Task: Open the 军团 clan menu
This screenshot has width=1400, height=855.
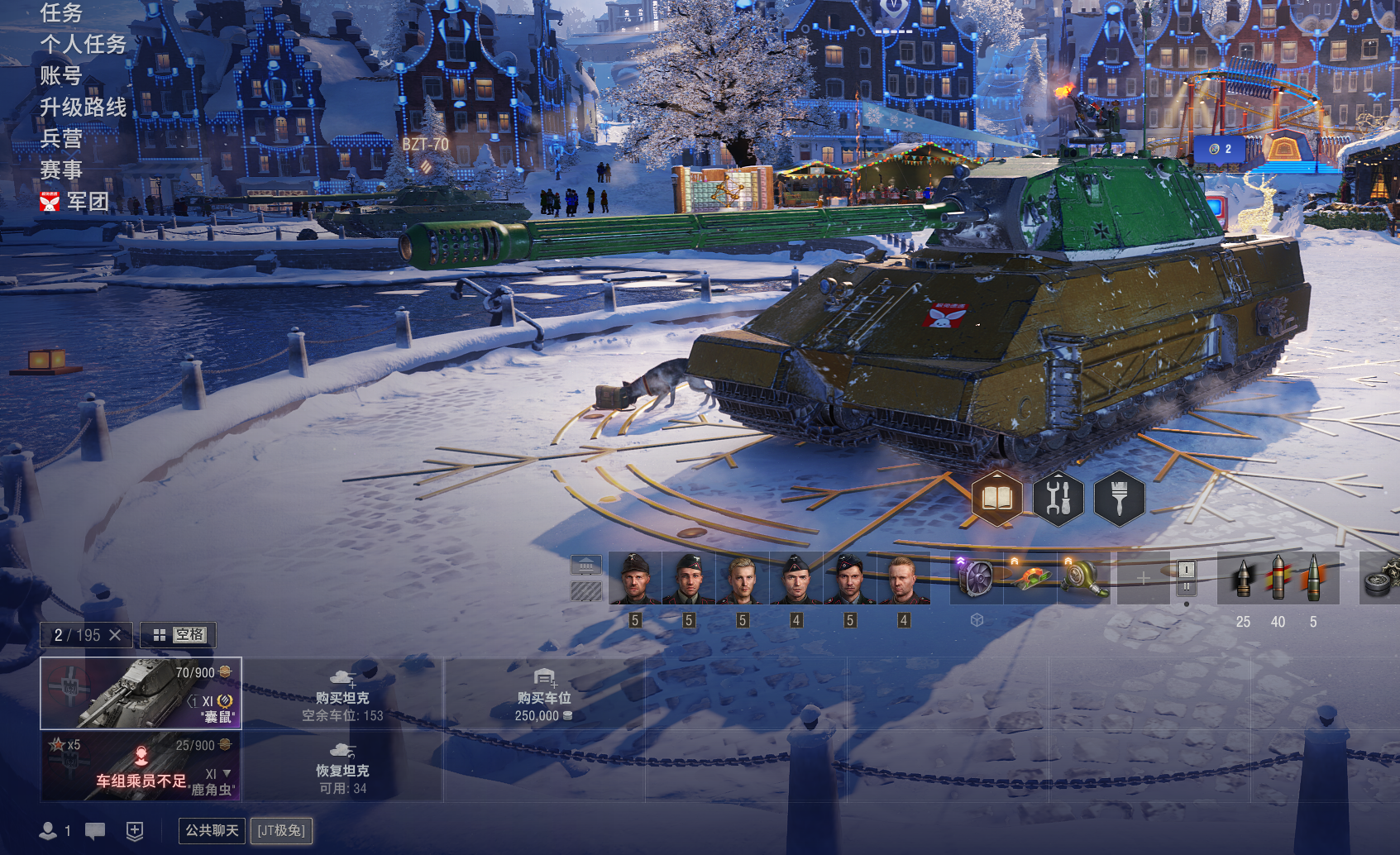Action: click(x=87, y=202)
